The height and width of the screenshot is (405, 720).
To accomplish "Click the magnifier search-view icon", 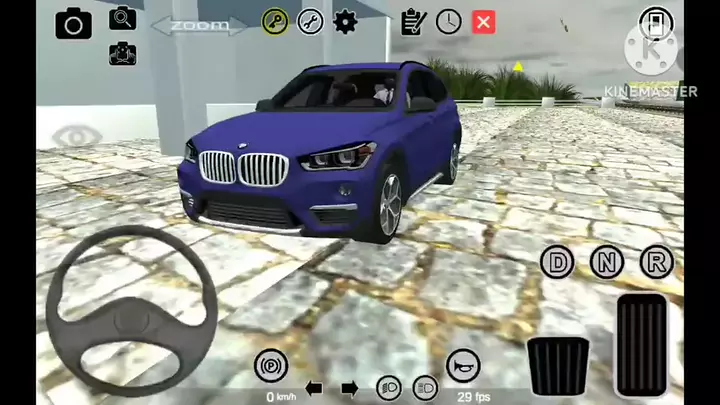I will (x=122, y=18).
